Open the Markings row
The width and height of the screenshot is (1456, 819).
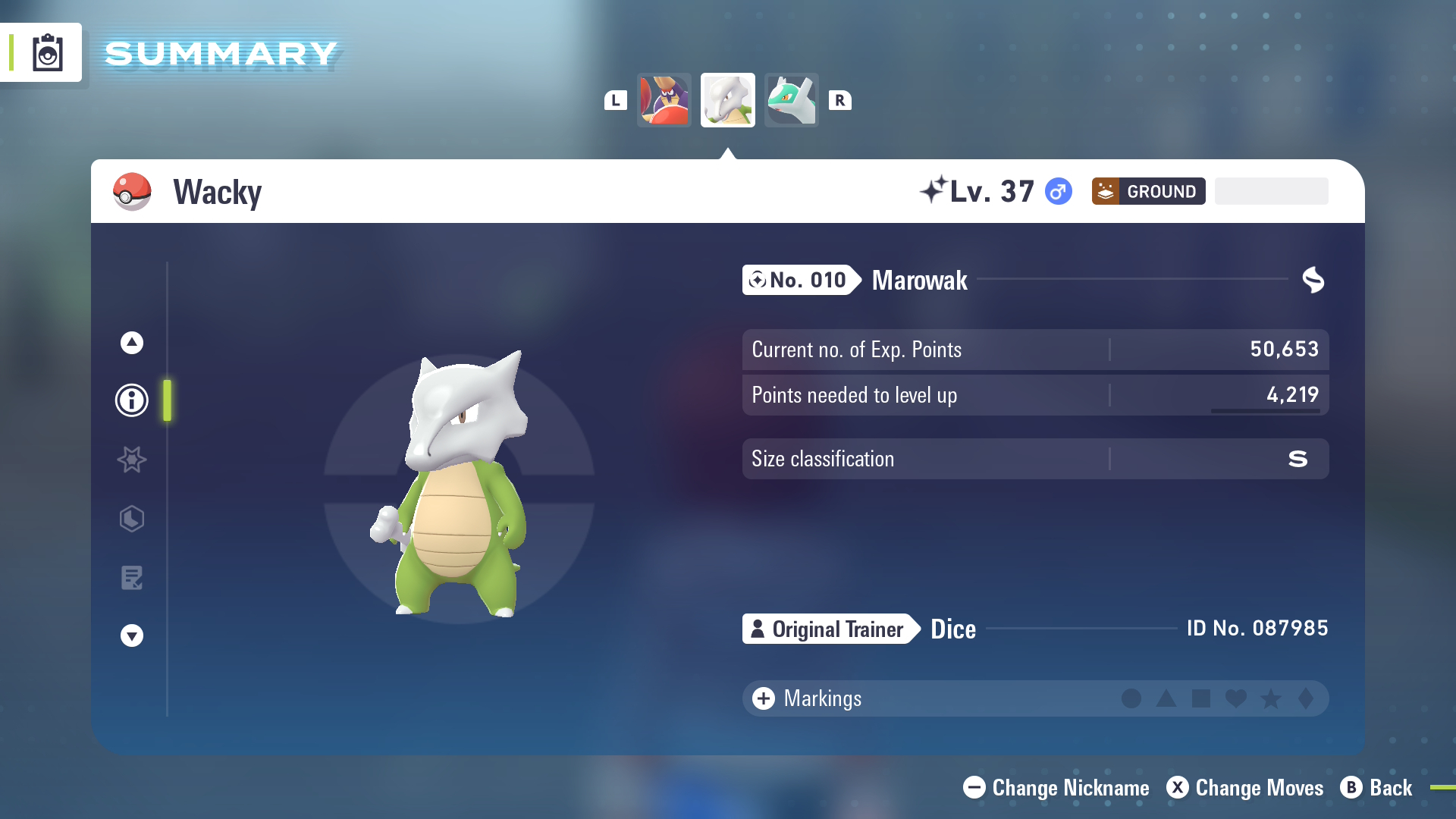pyautogui.click(x=807, y=698)
